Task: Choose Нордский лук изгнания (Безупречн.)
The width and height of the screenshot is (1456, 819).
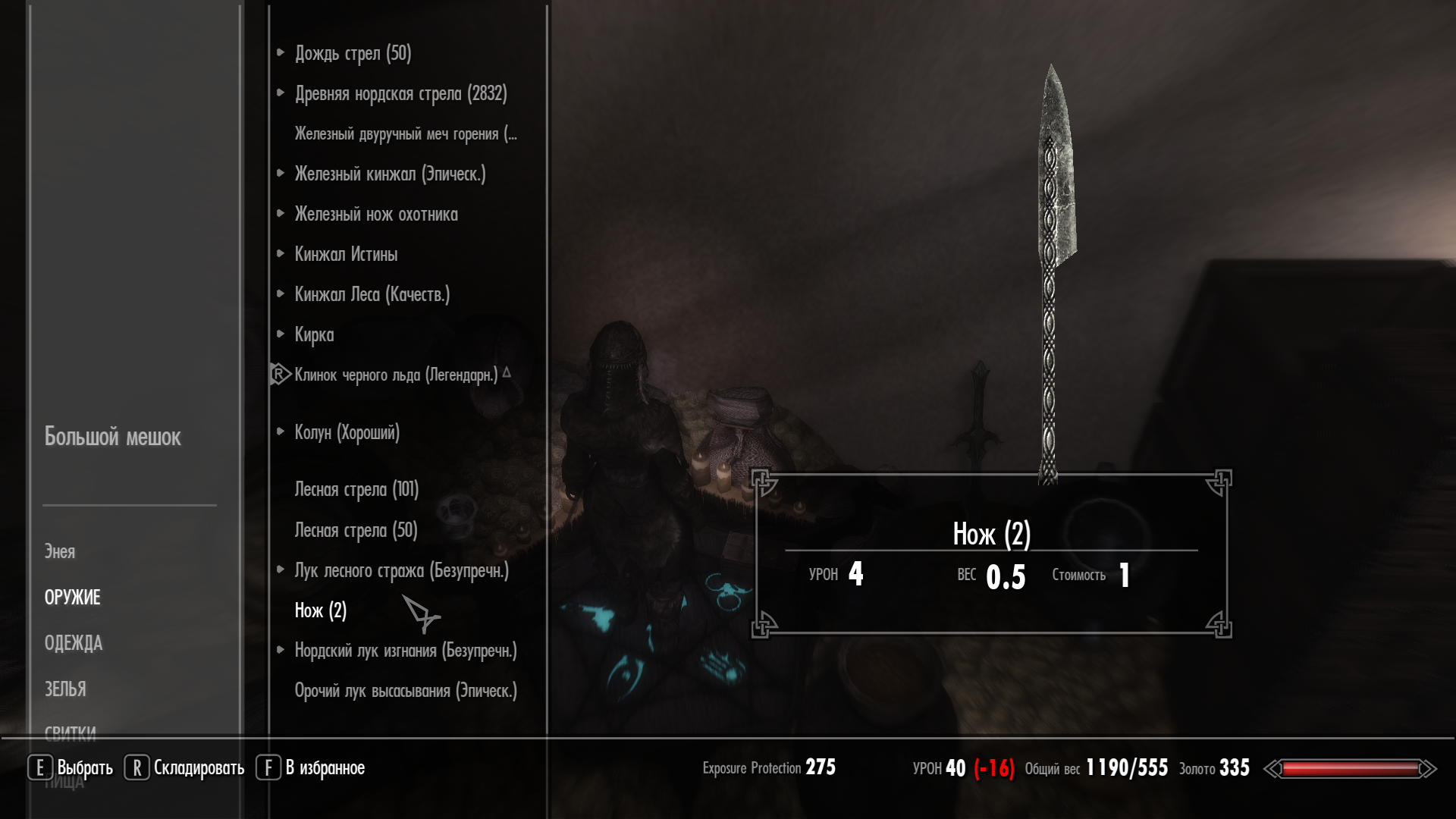Action: point(405,651)
